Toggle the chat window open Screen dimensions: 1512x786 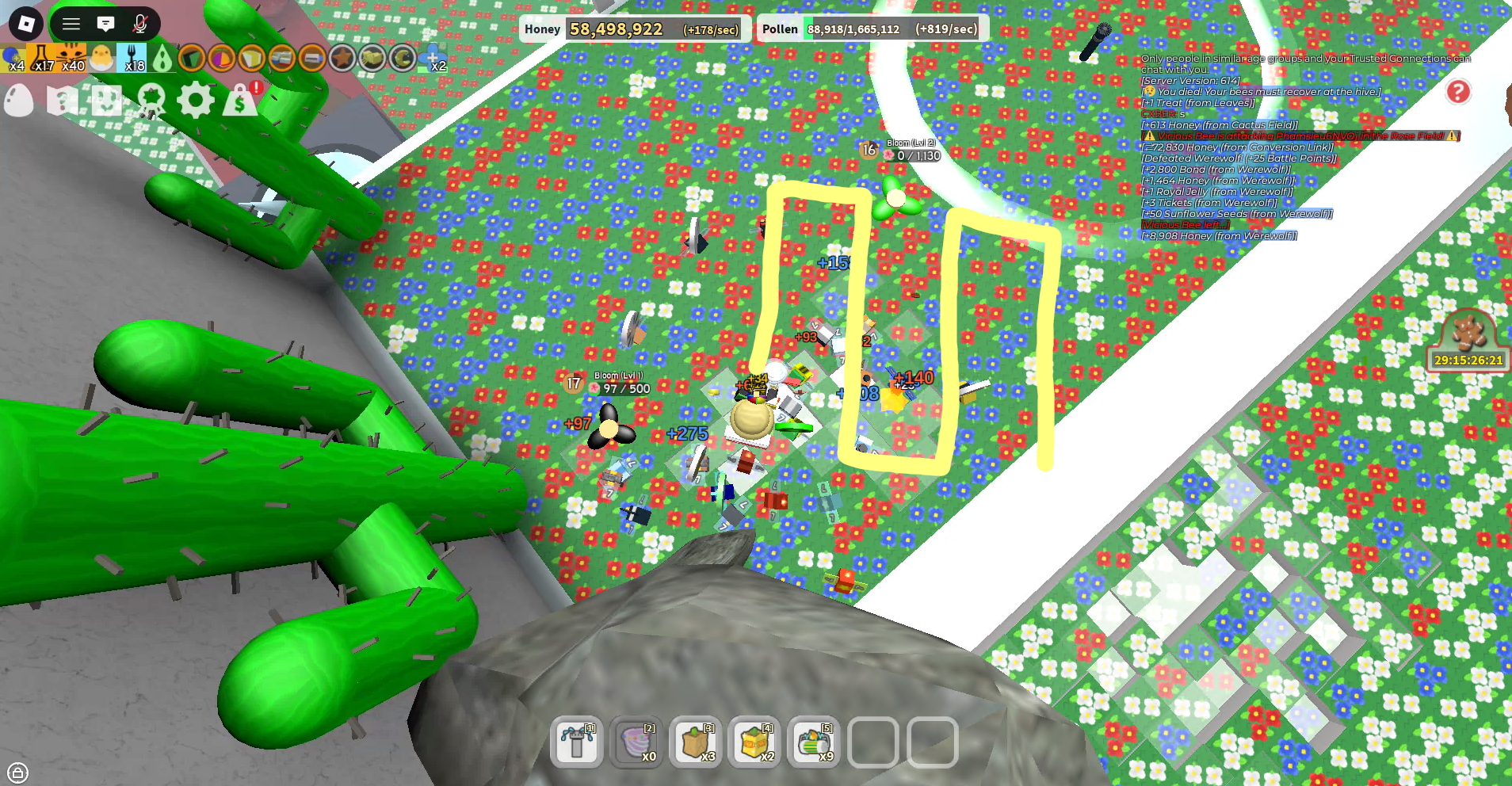[x=105, y=24]
